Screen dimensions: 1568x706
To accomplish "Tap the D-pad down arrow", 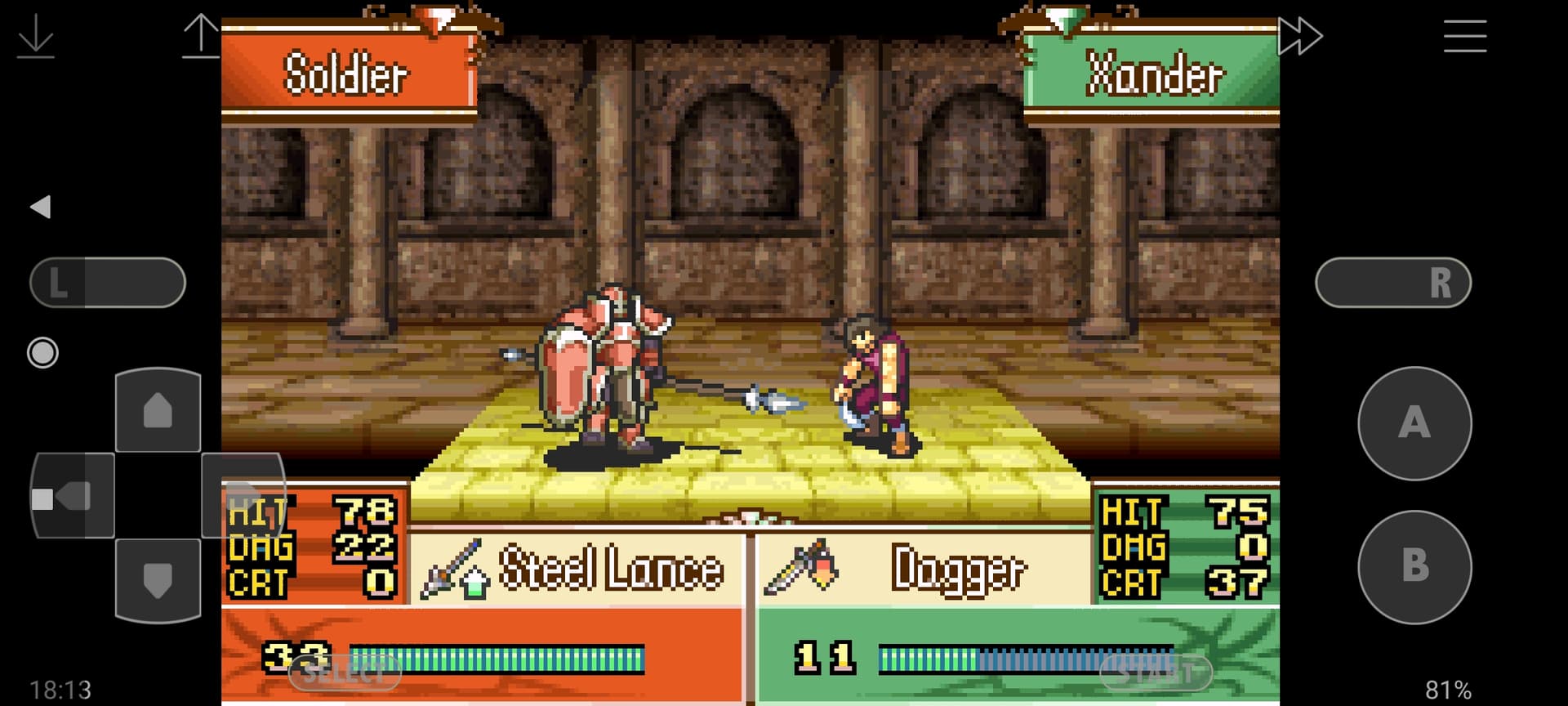I will click(x=158, y=580).
